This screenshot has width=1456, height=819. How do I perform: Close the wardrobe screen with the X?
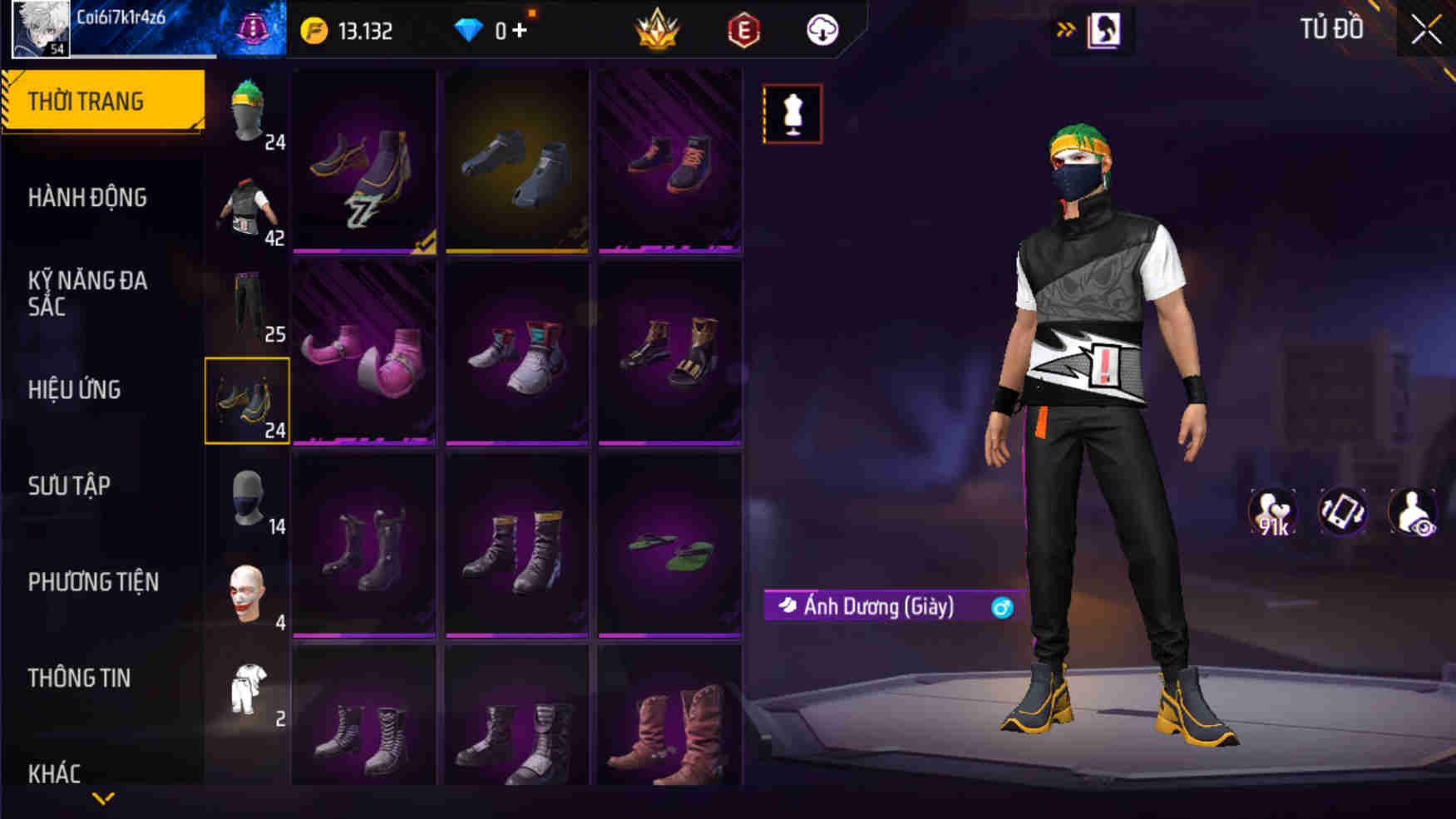pyautogui.click(x=1425, y=30)
